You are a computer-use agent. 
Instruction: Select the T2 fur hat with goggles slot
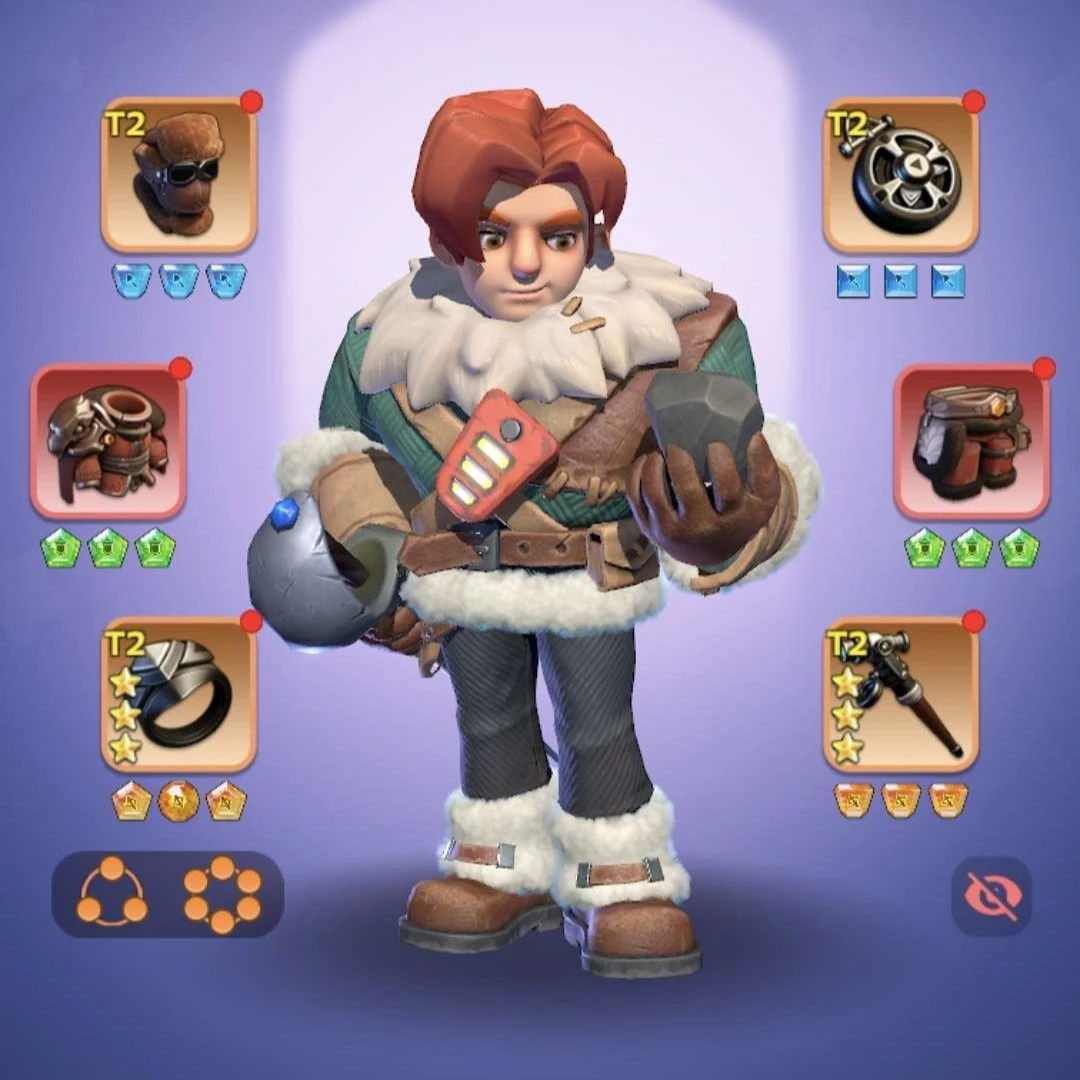pyautogui.click(x=179, y=175)
